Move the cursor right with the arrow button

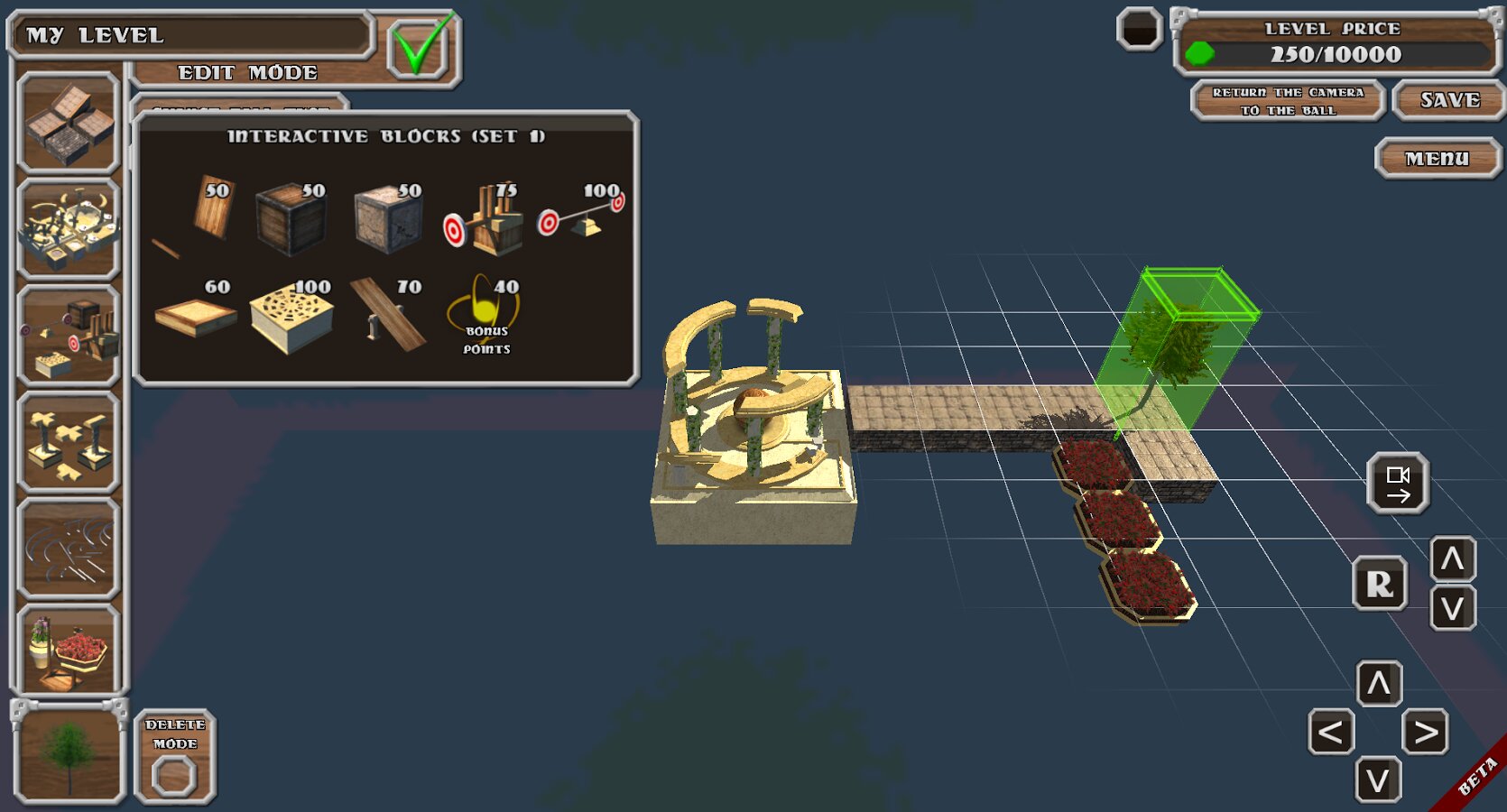[x=1426, y=732]
